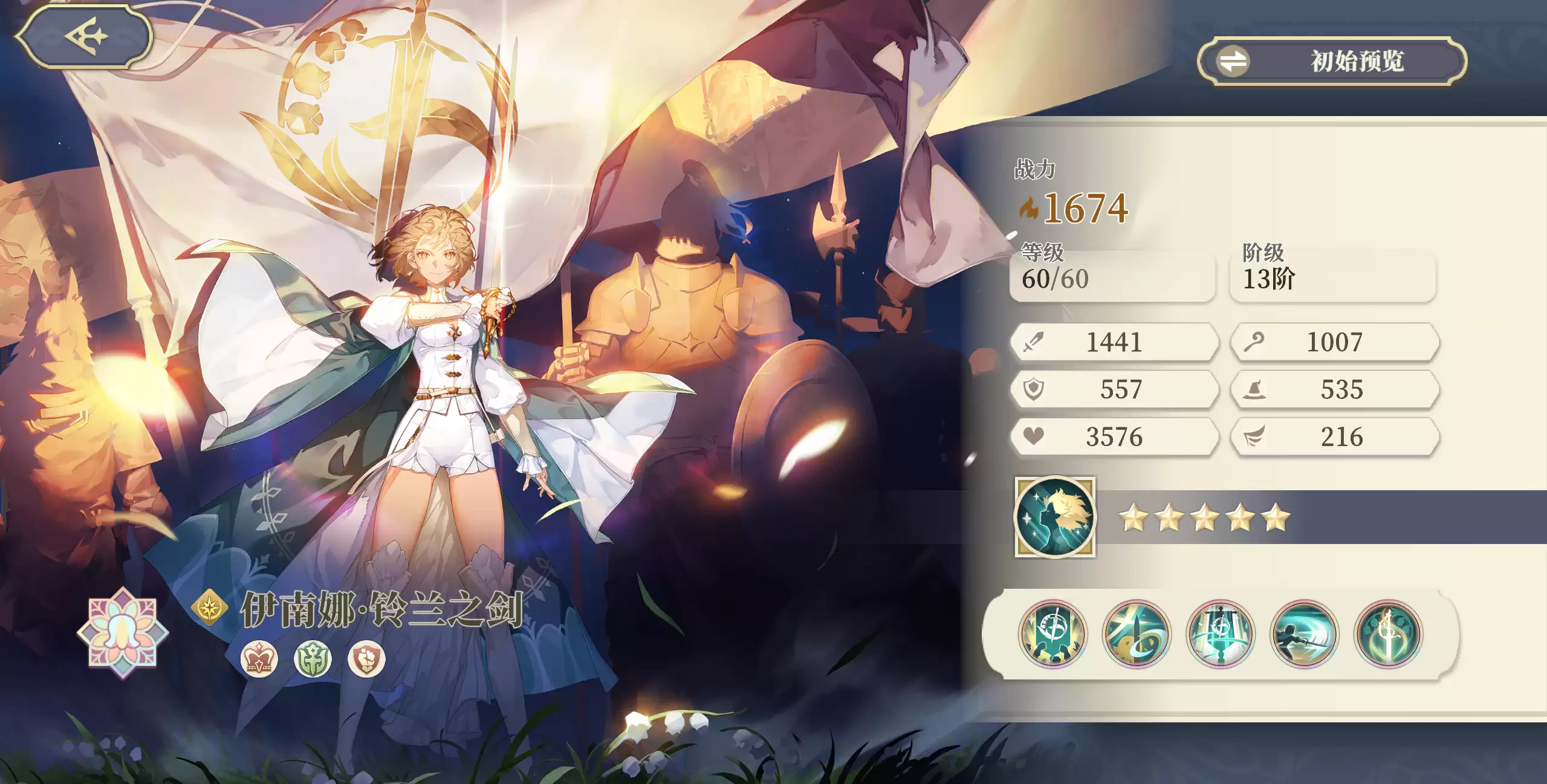Open the glowing rapier skill icon
The image size is (1547, 784).
click(1388, 634)
